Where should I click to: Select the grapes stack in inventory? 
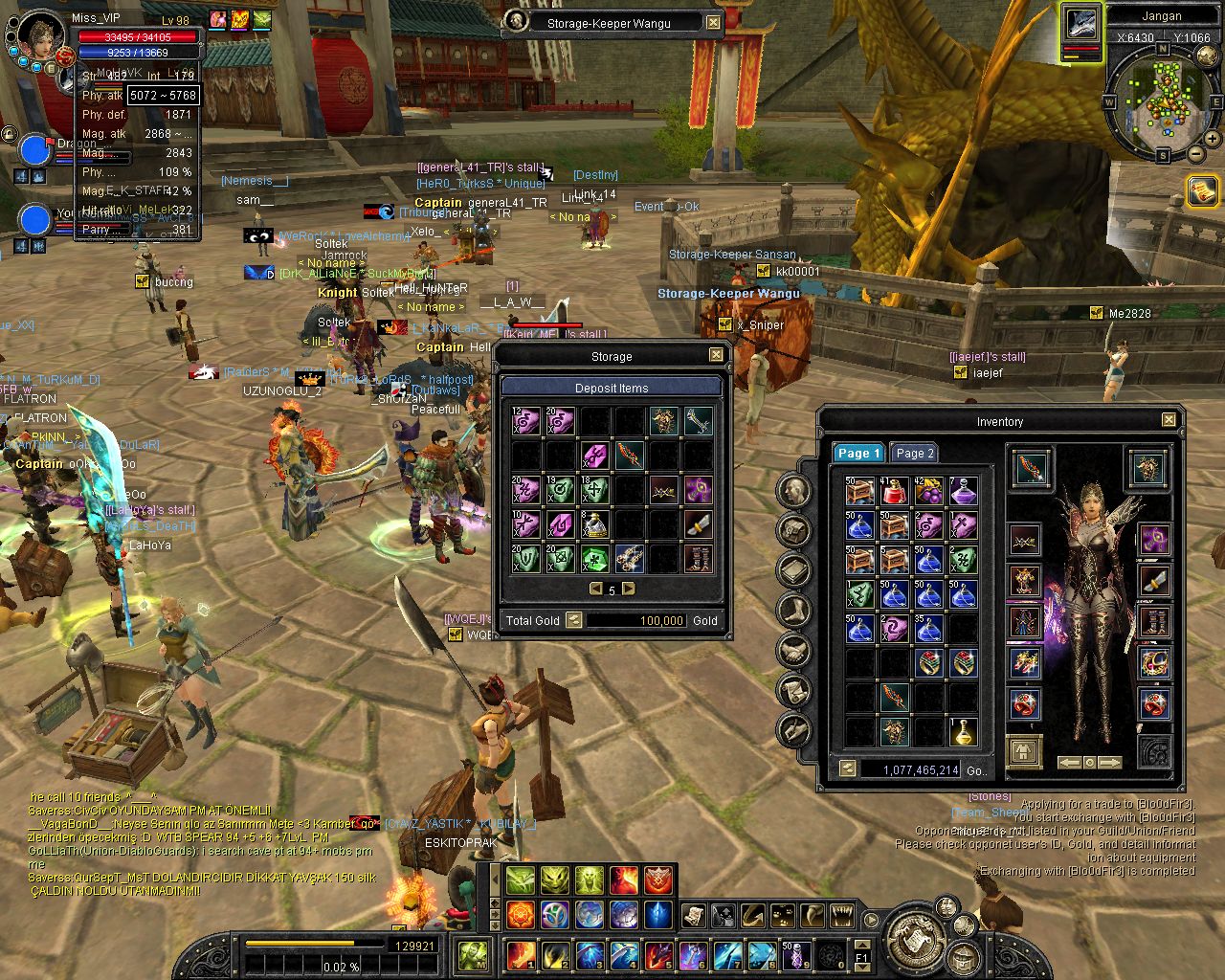pyautogui.click(x=928, y=491)
